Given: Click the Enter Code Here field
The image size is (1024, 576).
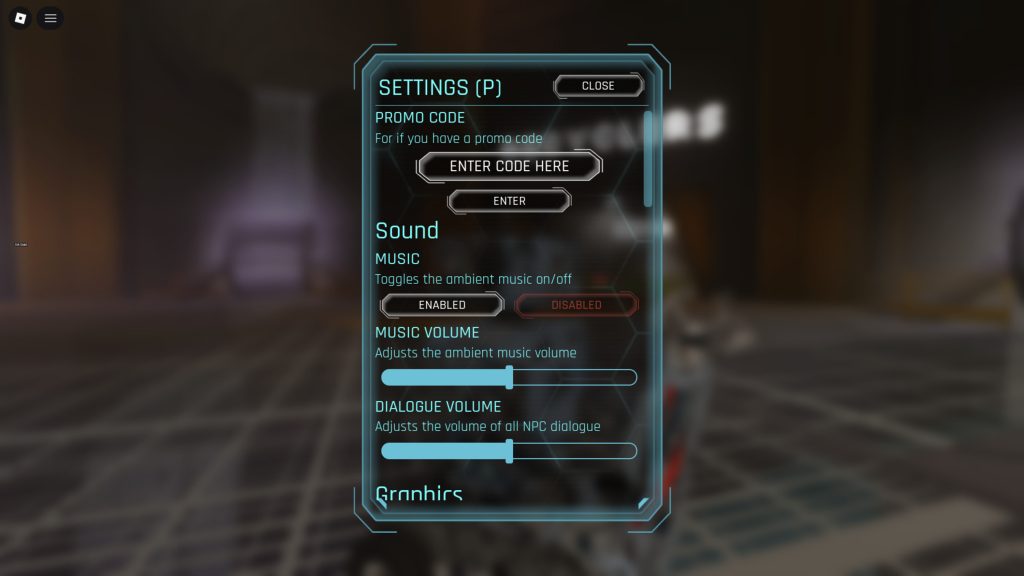Looking at the screenshot, I should point(509,166).
